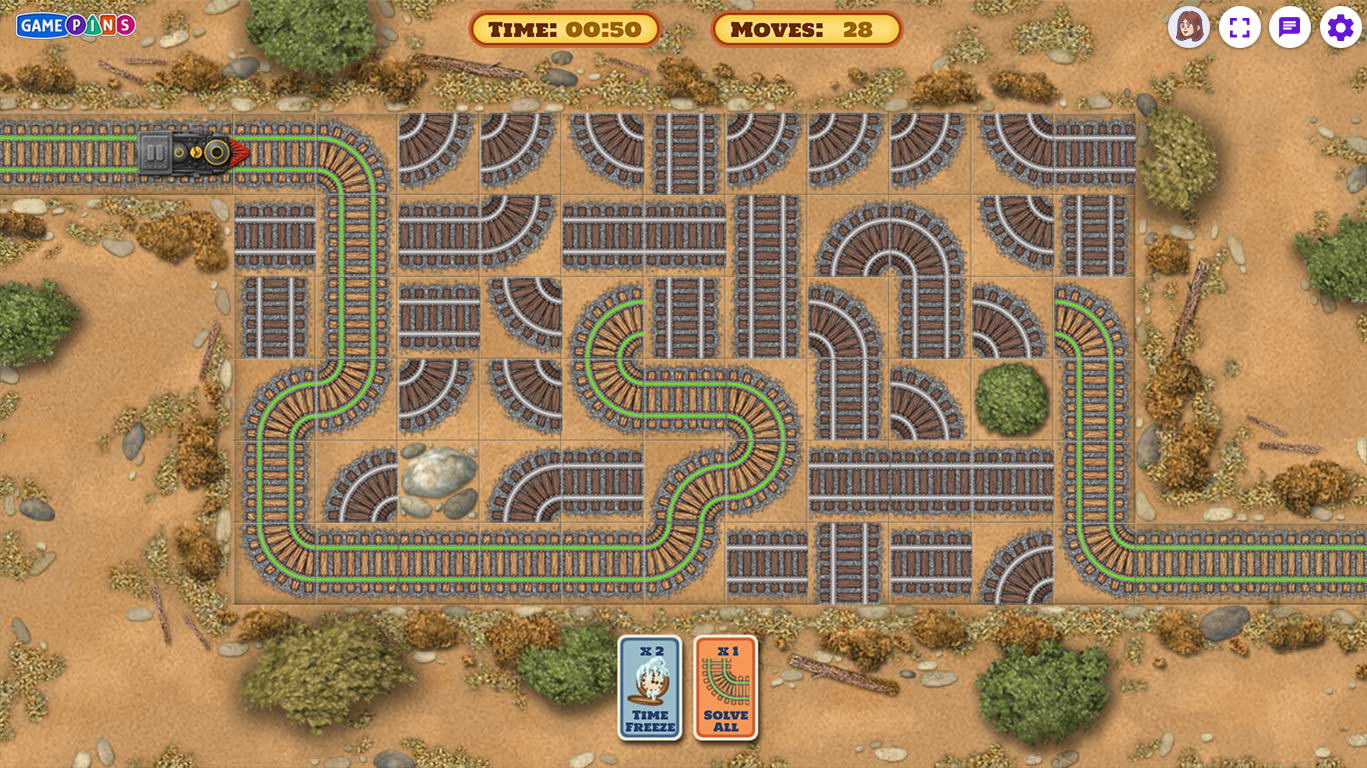
Task: Use the Time Freeze power-up card
Action: [650, 688]
